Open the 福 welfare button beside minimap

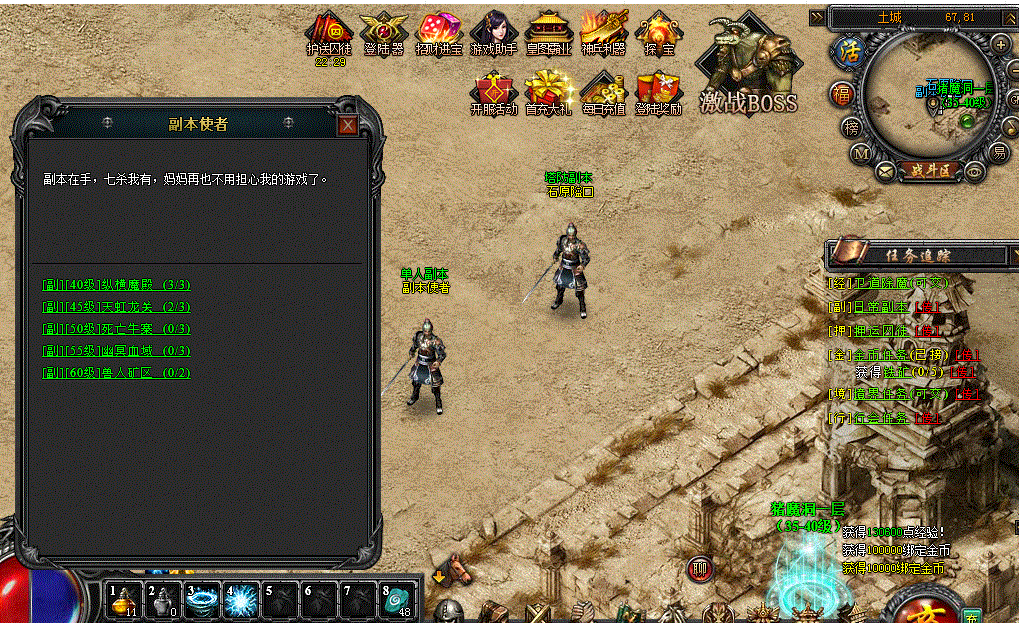pos(842,93)
